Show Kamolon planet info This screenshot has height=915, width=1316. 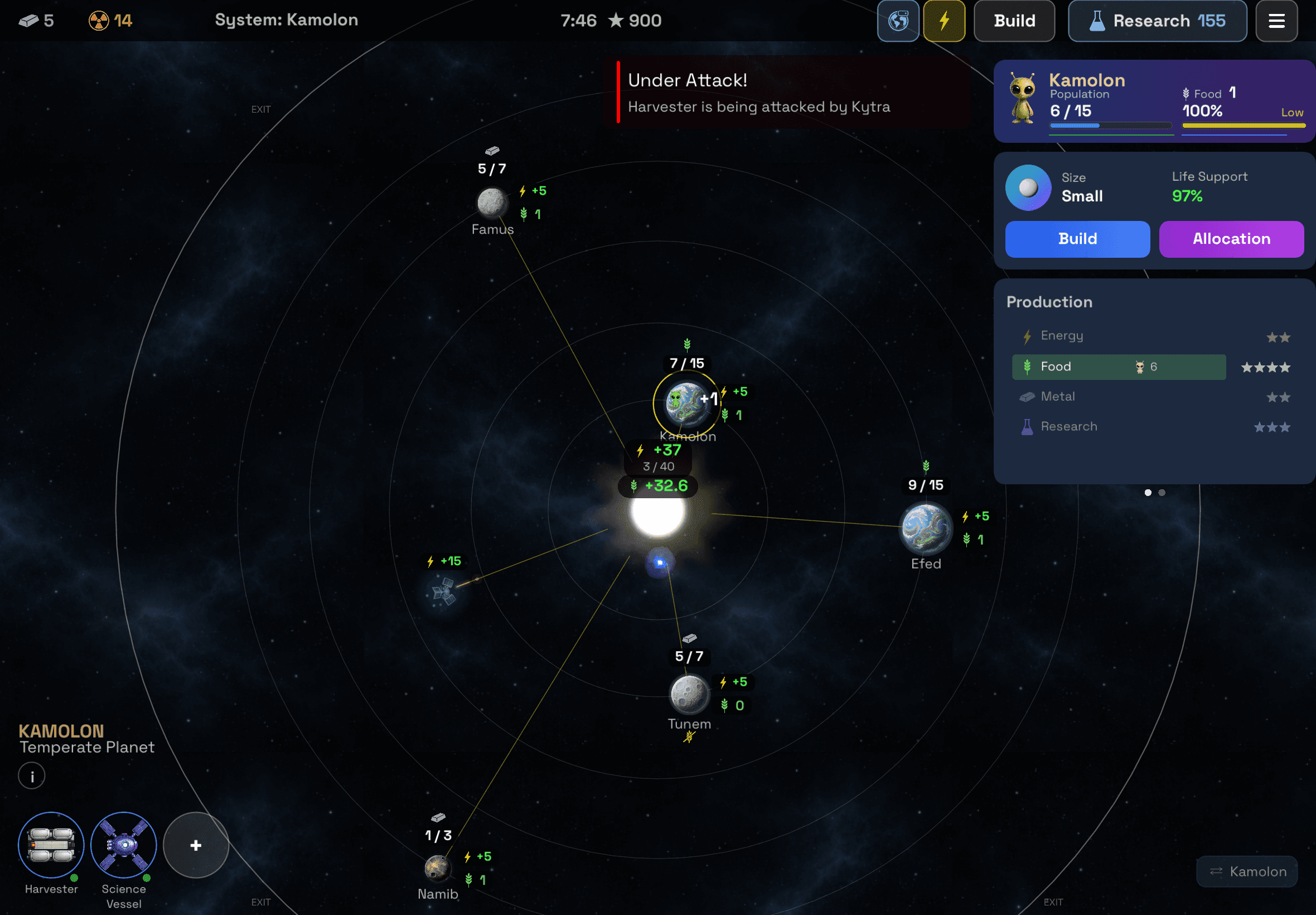click(x=32, y=776)
